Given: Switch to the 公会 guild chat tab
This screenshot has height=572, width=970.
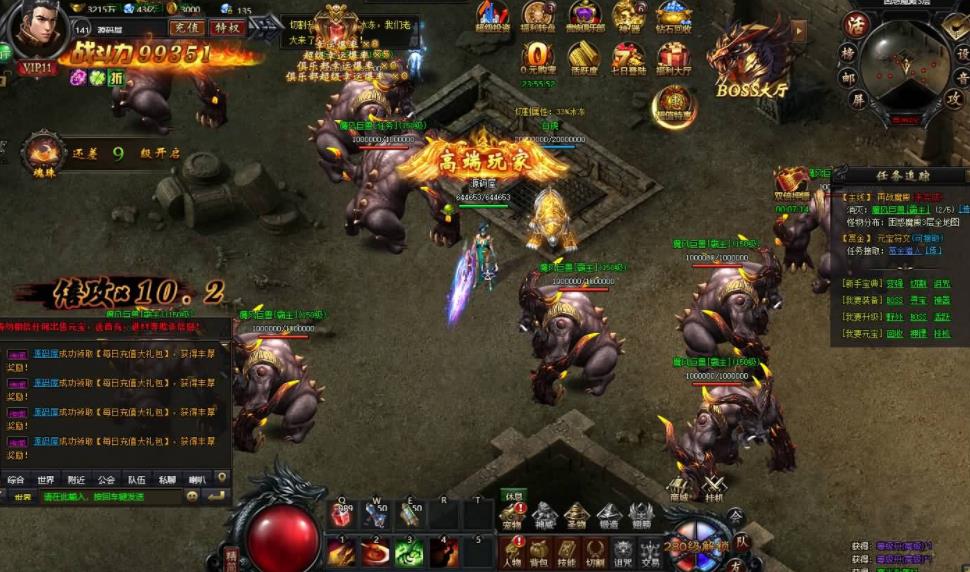Looking at the screenshot, I should (x=106, y=479).
